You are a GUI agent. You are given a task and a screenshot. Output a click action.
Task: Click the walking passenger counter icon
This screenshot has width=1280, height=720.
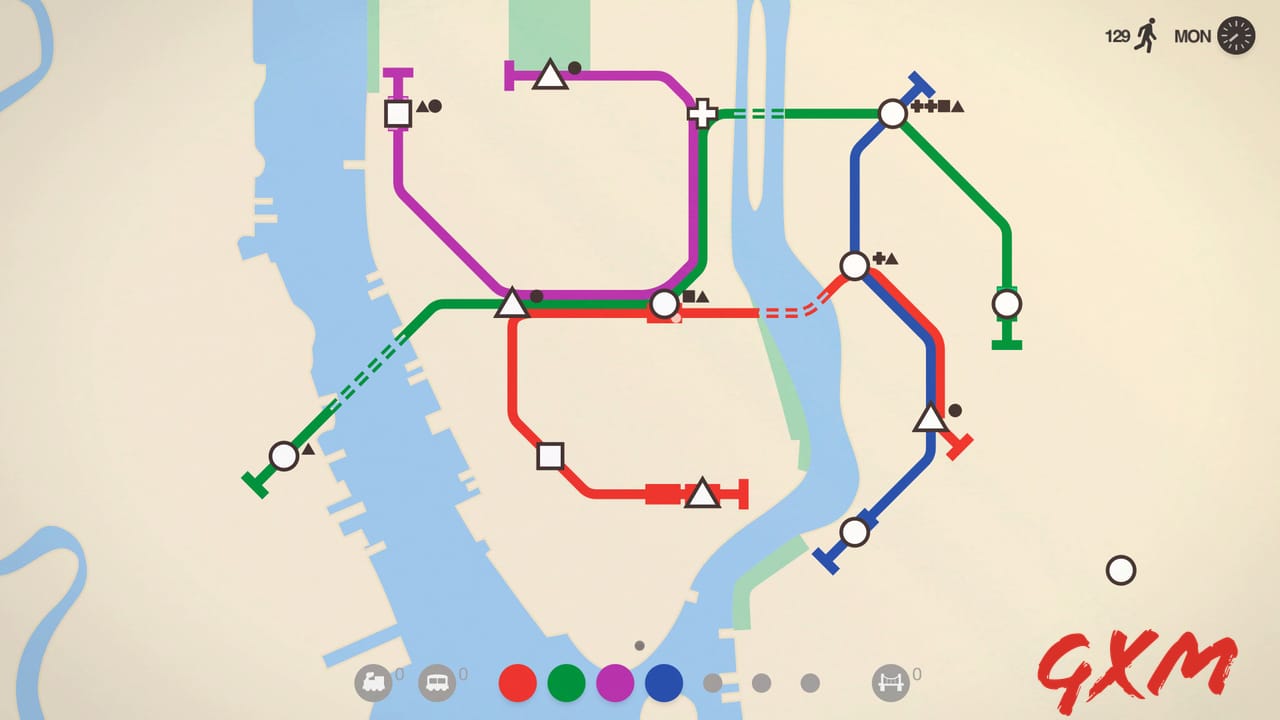point(1149,35)
